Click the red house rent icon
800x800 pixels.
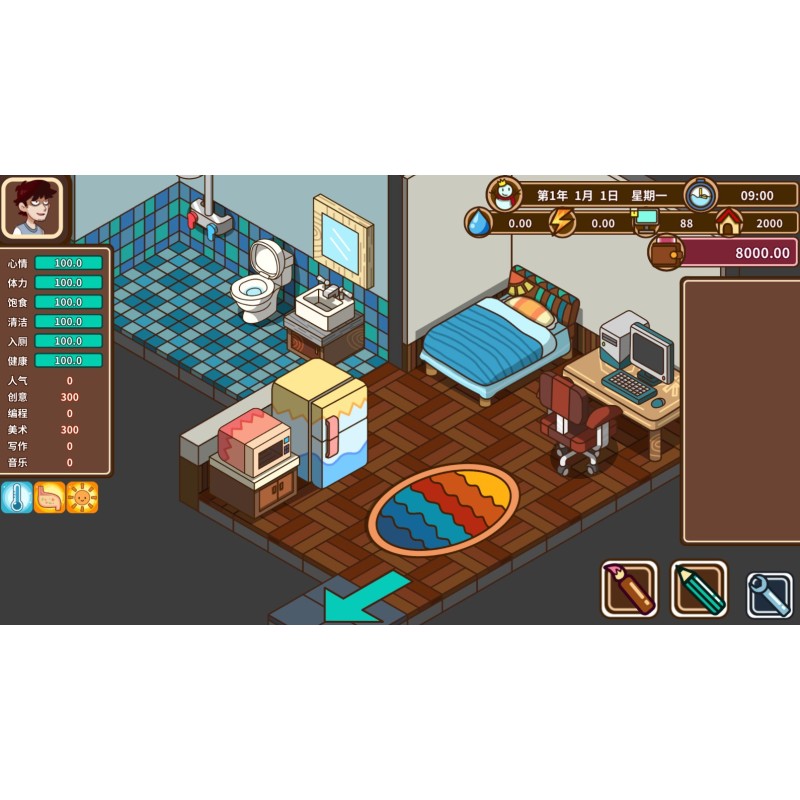[729, 221]
